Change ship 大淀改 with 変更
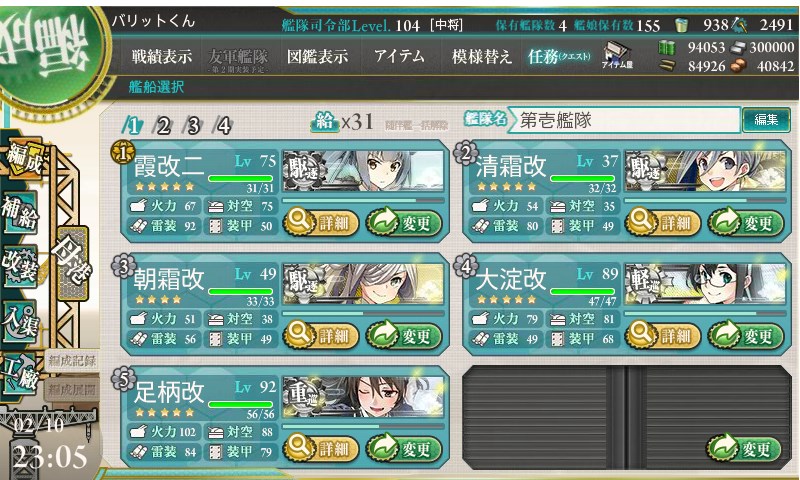 (x=742, y=335)
